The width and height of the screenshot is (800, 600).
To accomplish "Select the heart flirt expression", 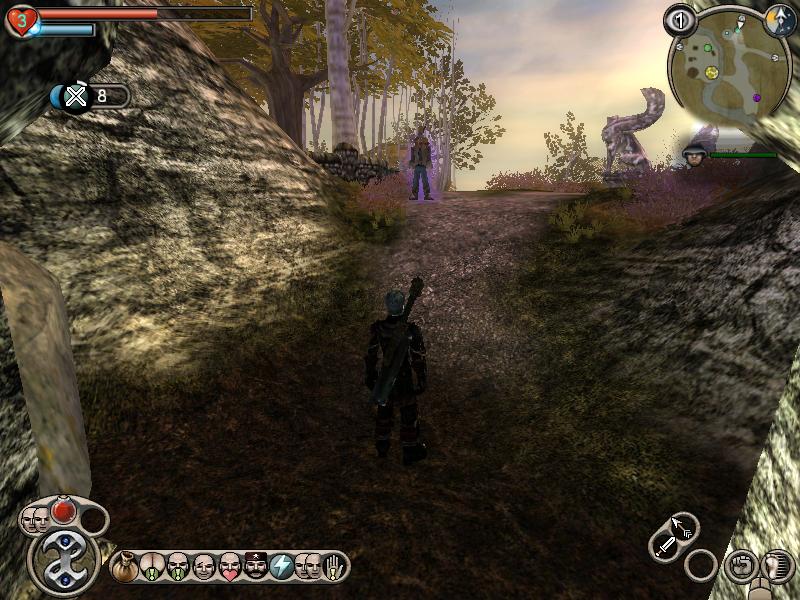I will point(230,566).
